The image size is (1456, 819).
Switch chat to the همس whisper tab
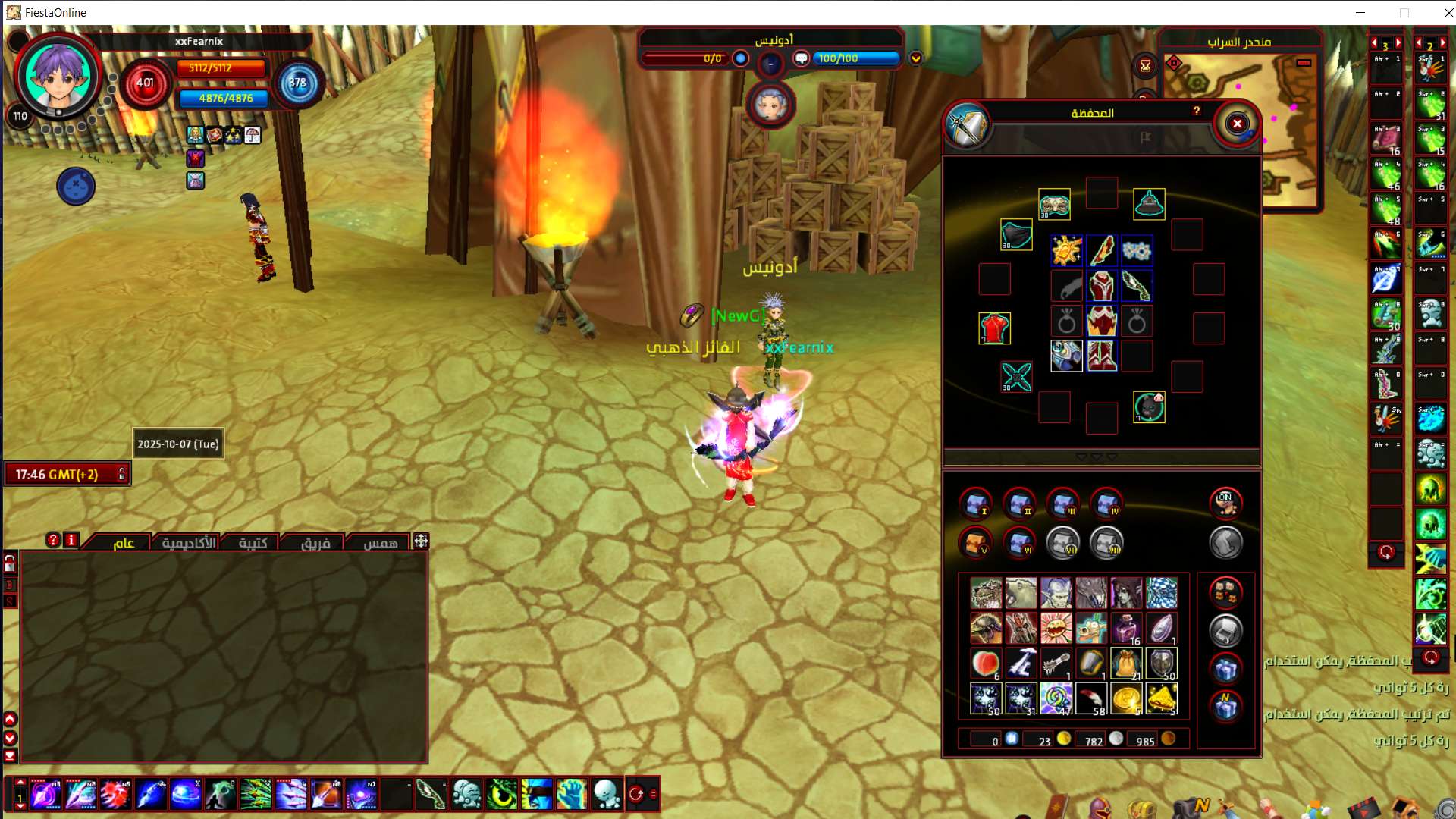[x=380, y=542]
